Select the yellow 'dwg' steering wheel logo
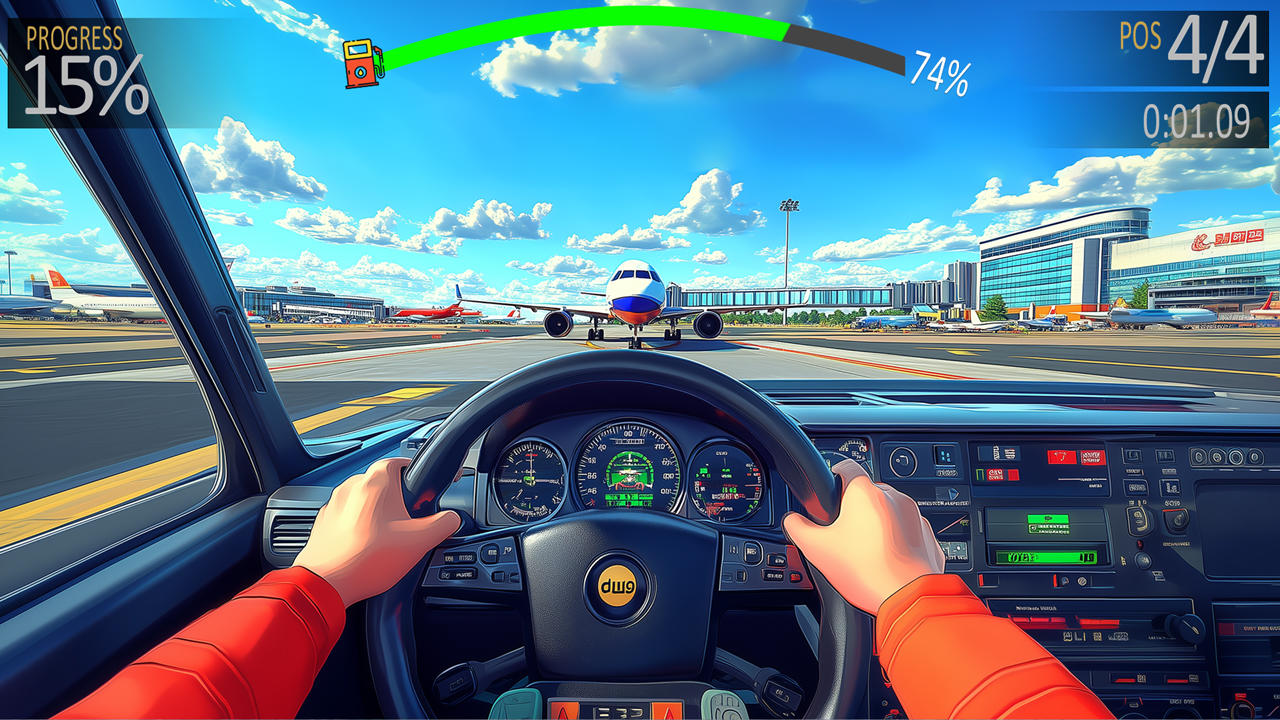Viewport: 1280px width, 720px height. (x=617, y=585)
